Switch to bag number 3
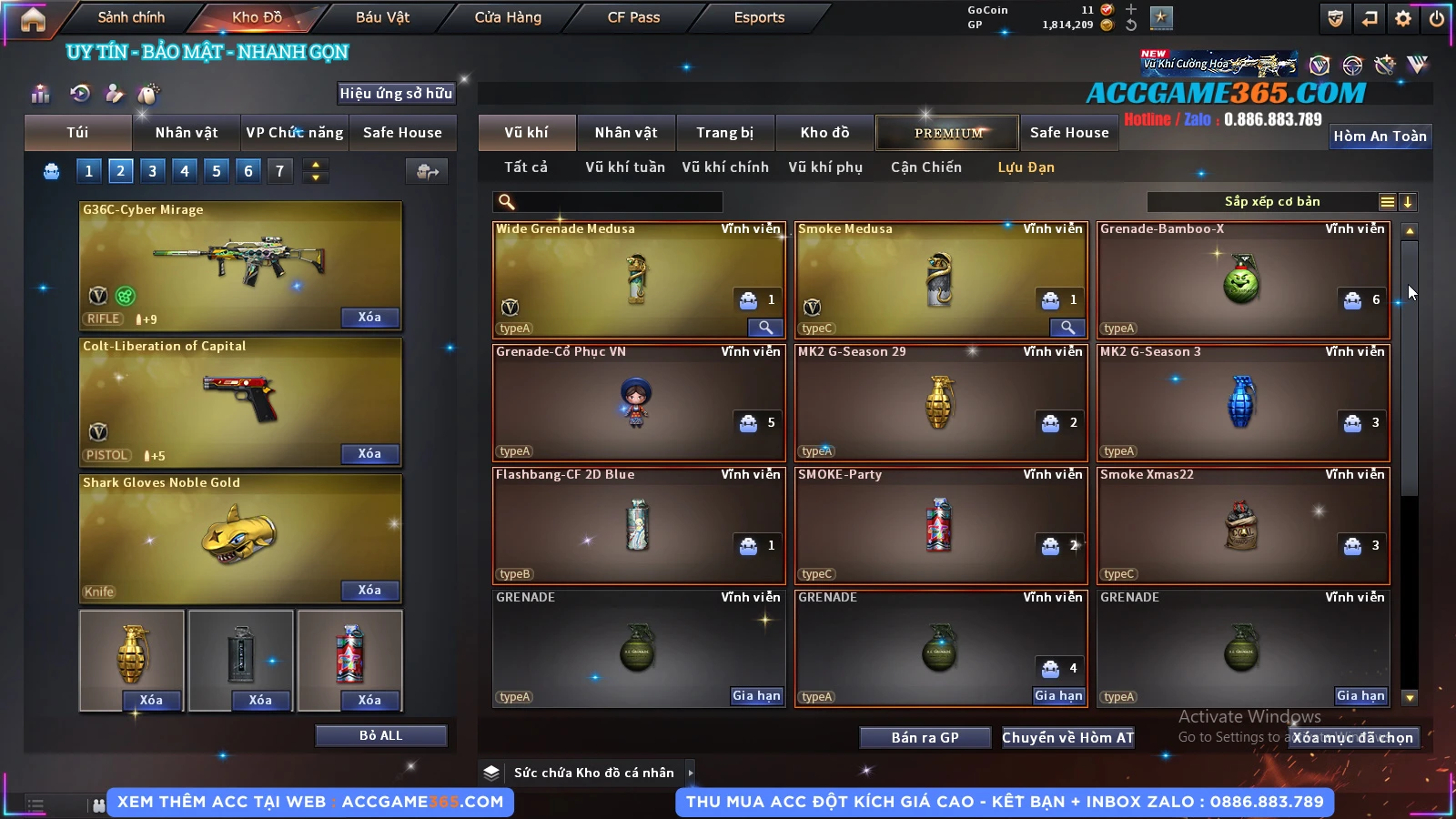 click(152, 171)
